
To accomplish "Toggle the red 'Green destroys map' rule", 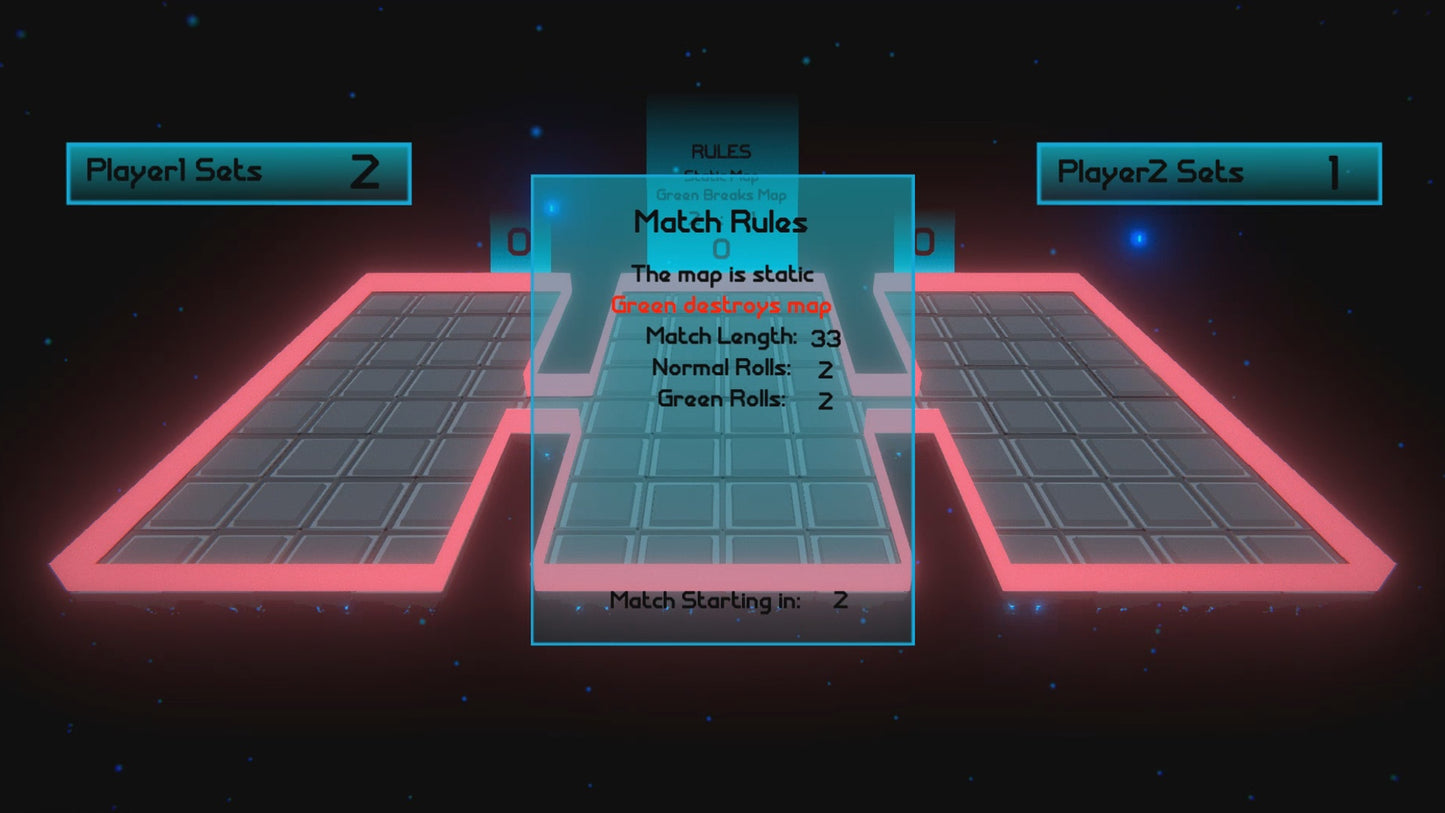I will pyautogui.click(x=722, y=305).
